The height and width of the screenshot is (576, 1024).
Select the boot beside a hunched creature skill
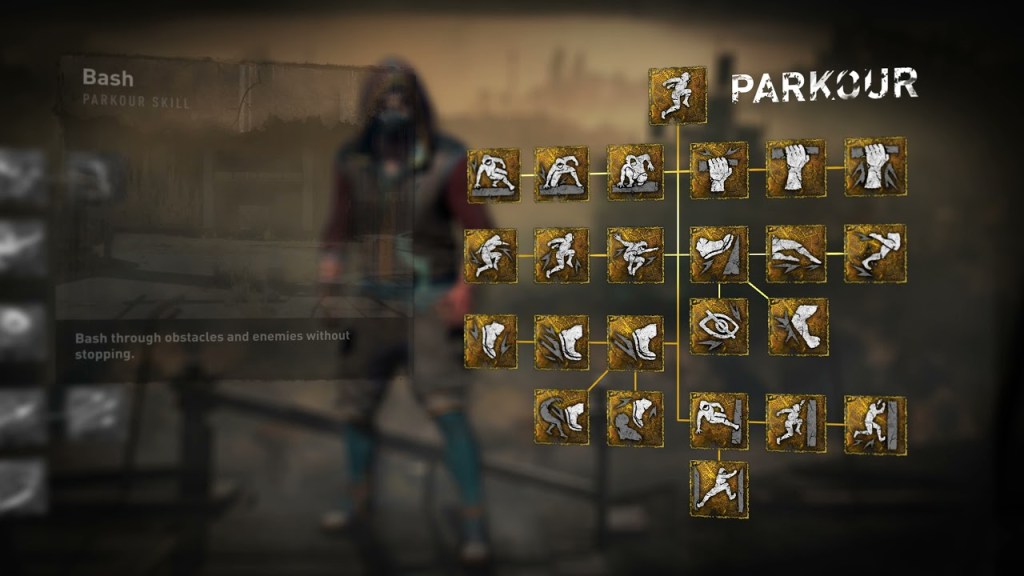(561, 417)
